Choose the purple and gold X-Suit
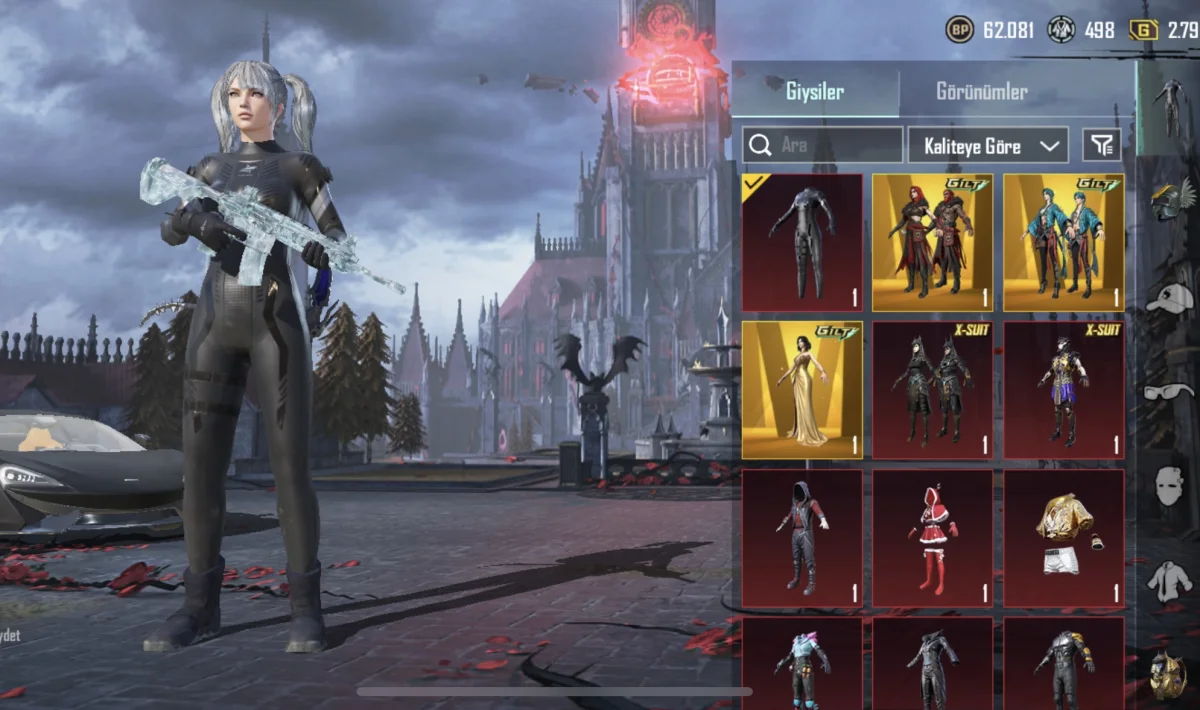 click(x=1063, y=390)
